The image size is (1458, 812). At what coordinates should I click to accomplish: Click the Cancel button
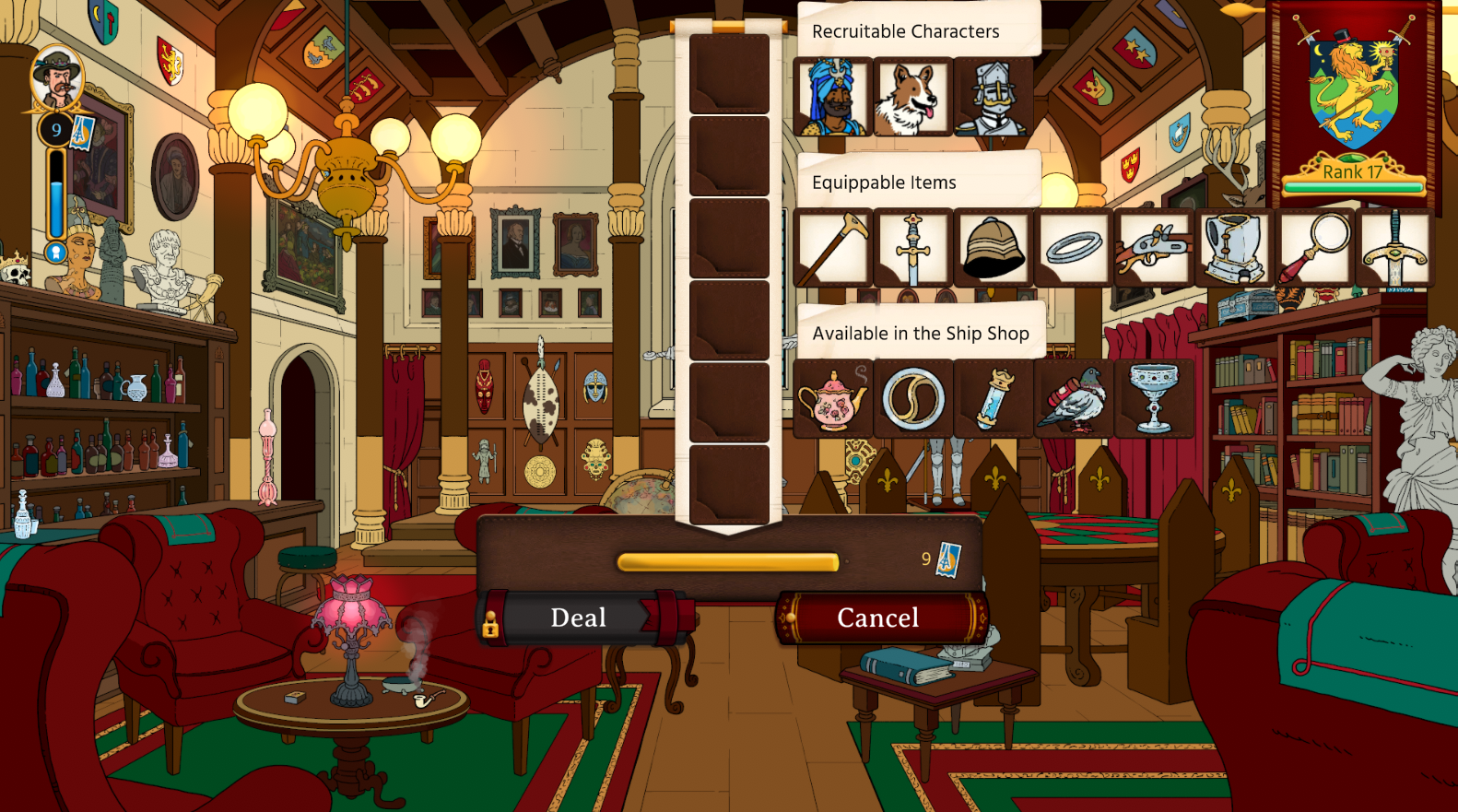(878, 618)
